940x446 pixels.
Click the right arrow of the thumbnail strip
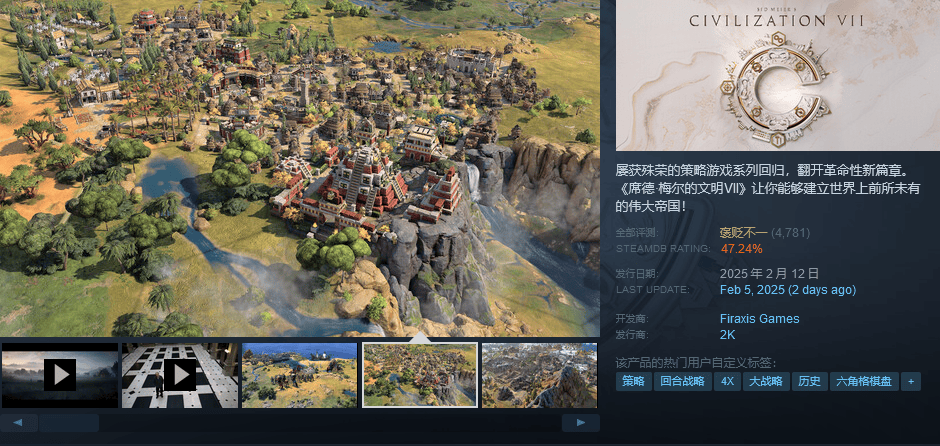580,422
